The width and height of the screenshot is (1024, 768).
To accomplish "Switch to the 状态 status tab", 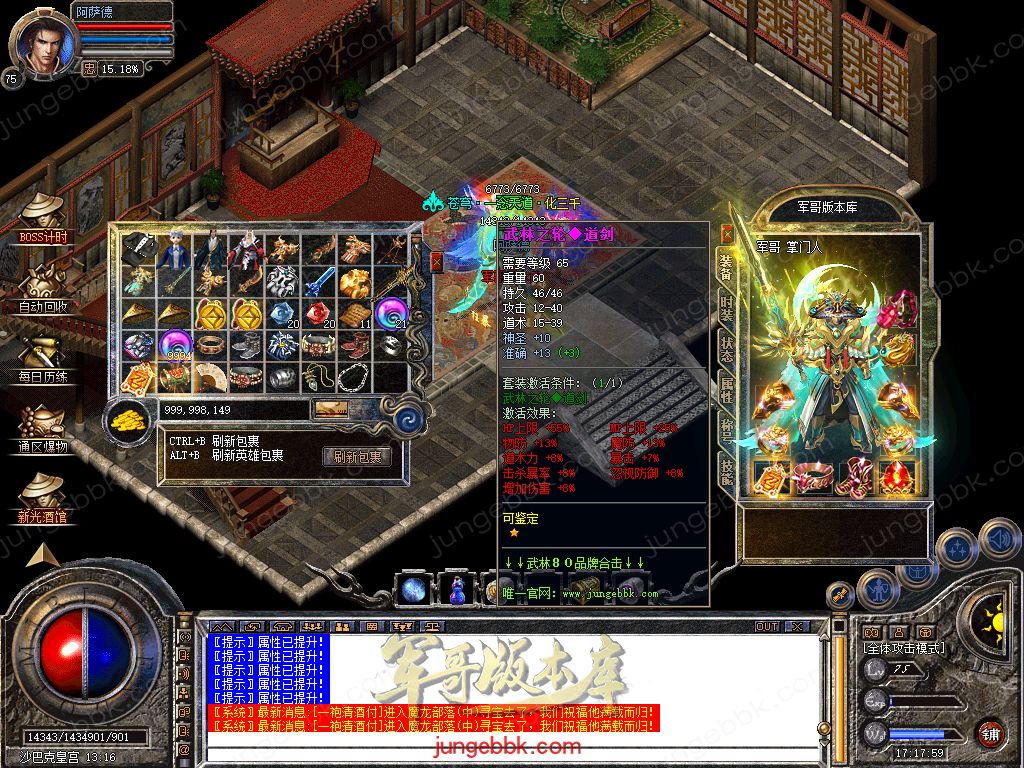I will tap(727, 350).
